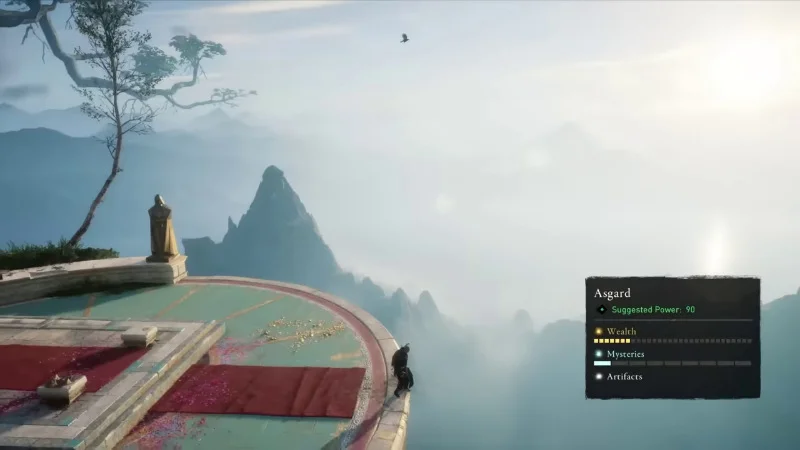Viewport: 800px width, 450px height.
Task: Click the gold Wealth tracker icon
Action: click(x=599, y=331)
